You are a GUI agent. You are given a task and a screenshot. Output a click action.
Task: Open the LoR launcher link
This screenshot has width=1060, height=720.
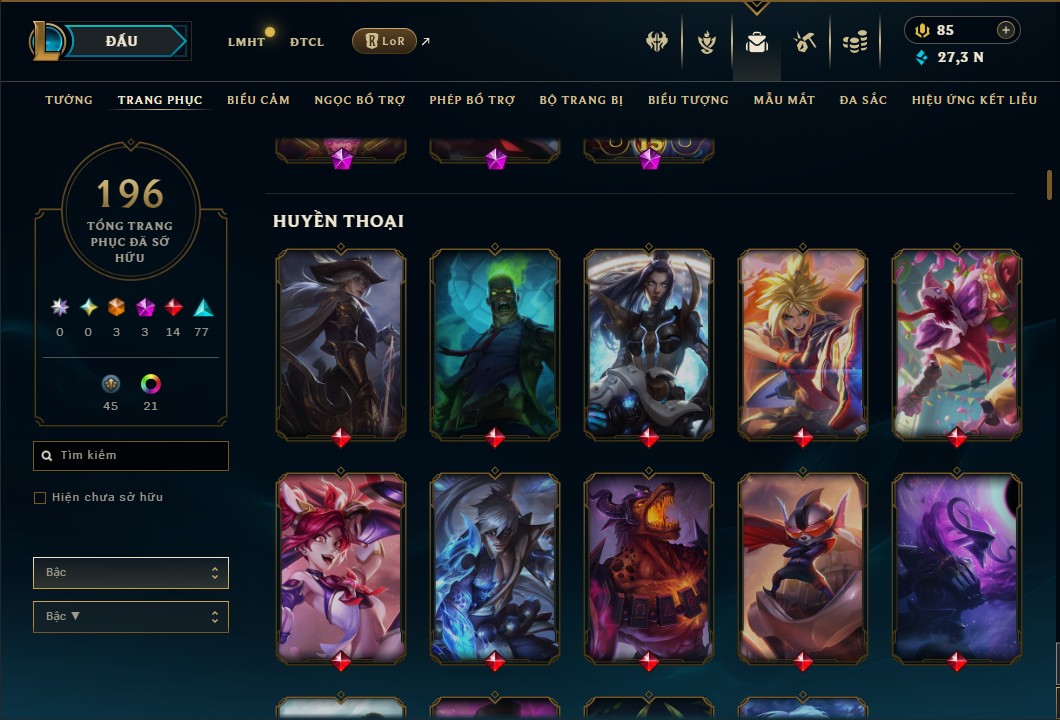tap(384, 41)
